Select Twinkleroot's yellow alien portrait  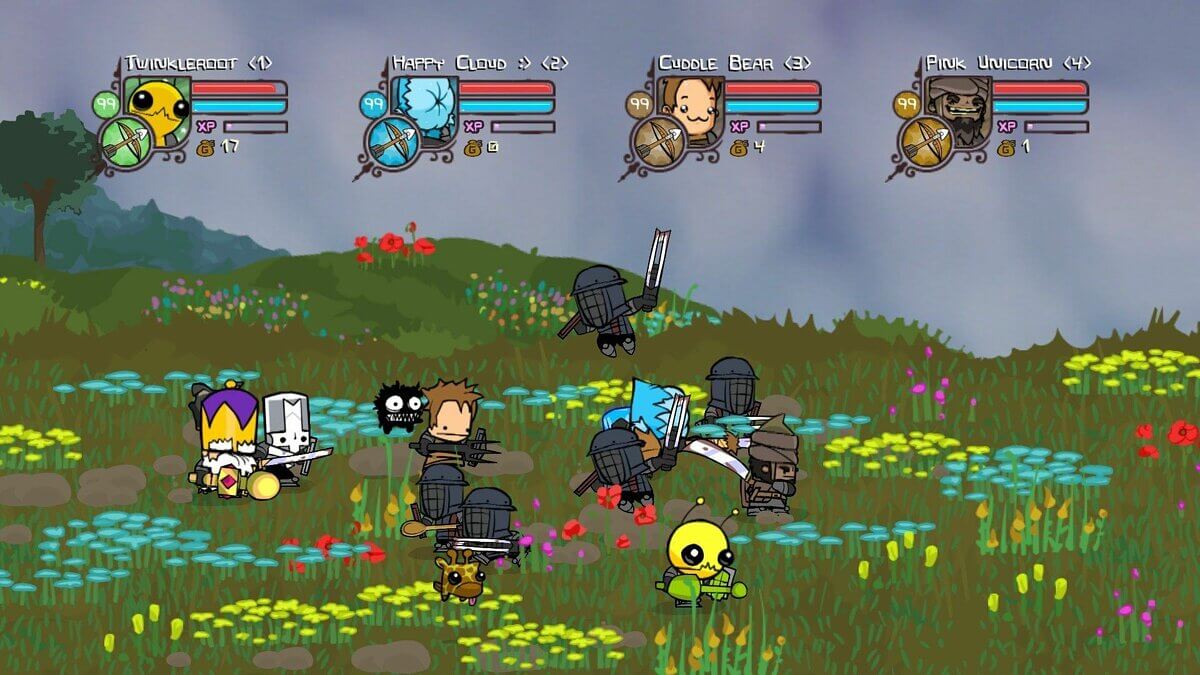pos(156,101)
